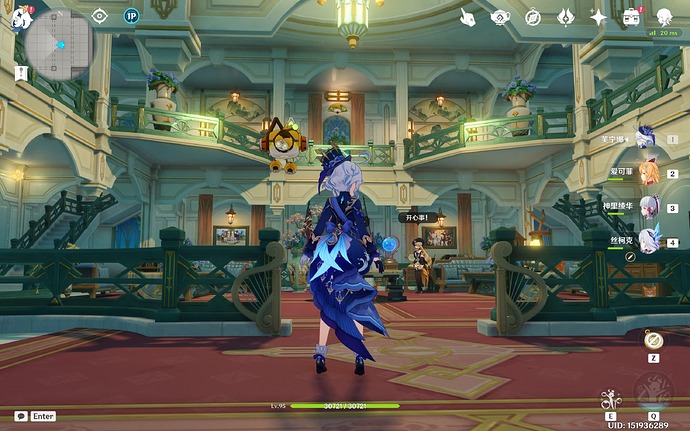Open the Battle Pass winged emblem icon
690x431 pixels.
tap(565, 17)
